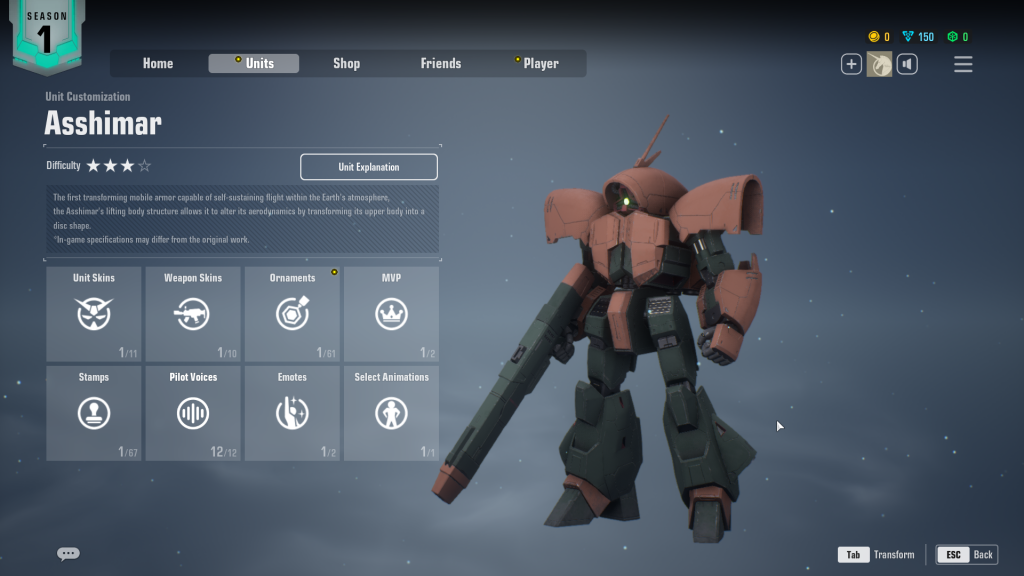This screenshot has width=1024, height=576.
Task: Open the Emotes tile
Action: tap(292, 413)
